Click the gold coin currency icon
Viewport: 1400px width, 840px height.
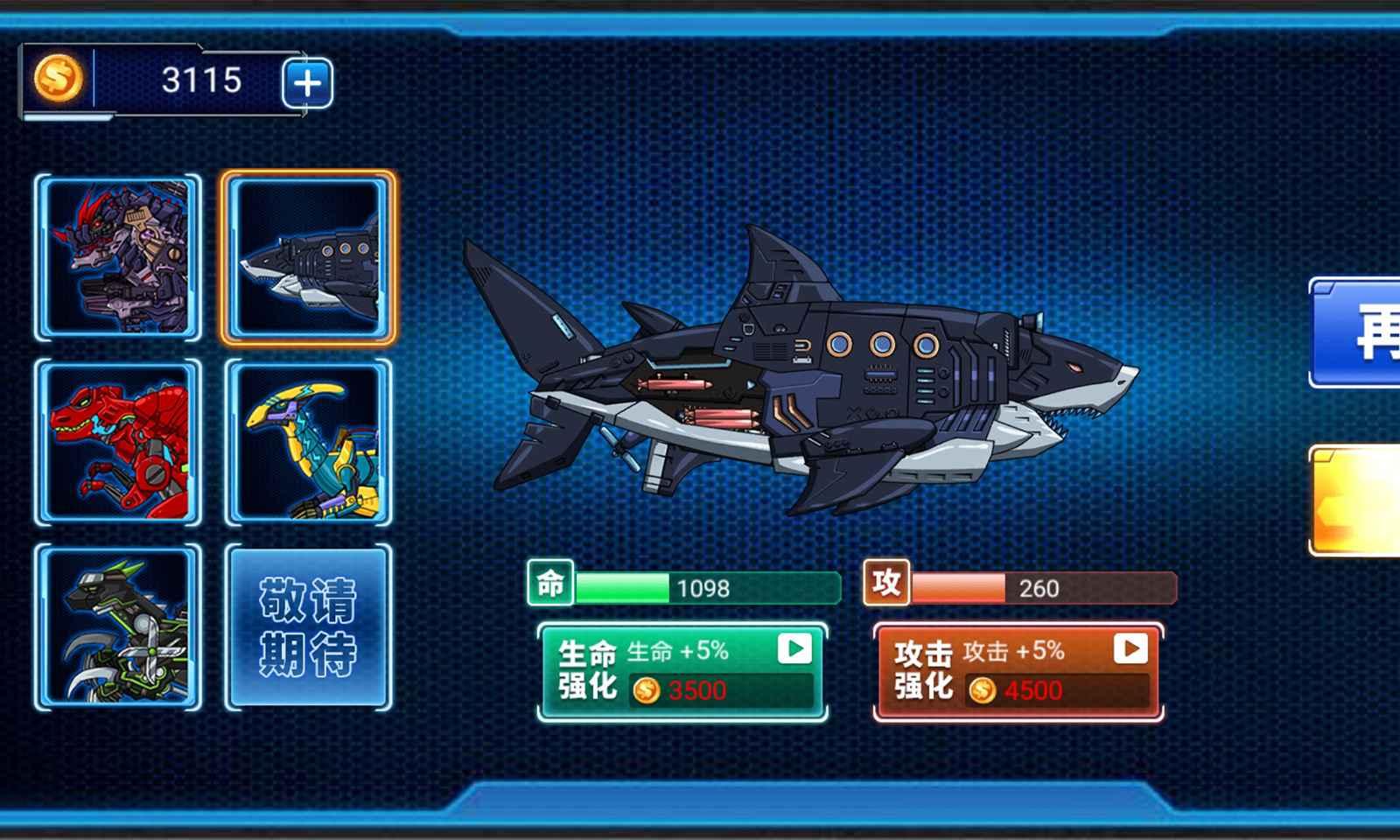[58, 83]
